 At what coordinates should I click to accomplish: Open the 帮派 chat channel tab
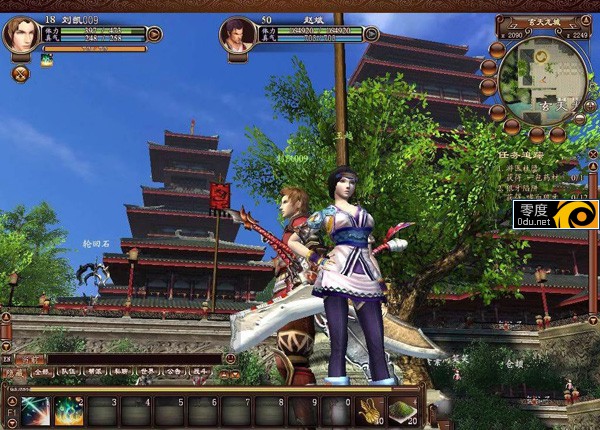pos(95,371)
